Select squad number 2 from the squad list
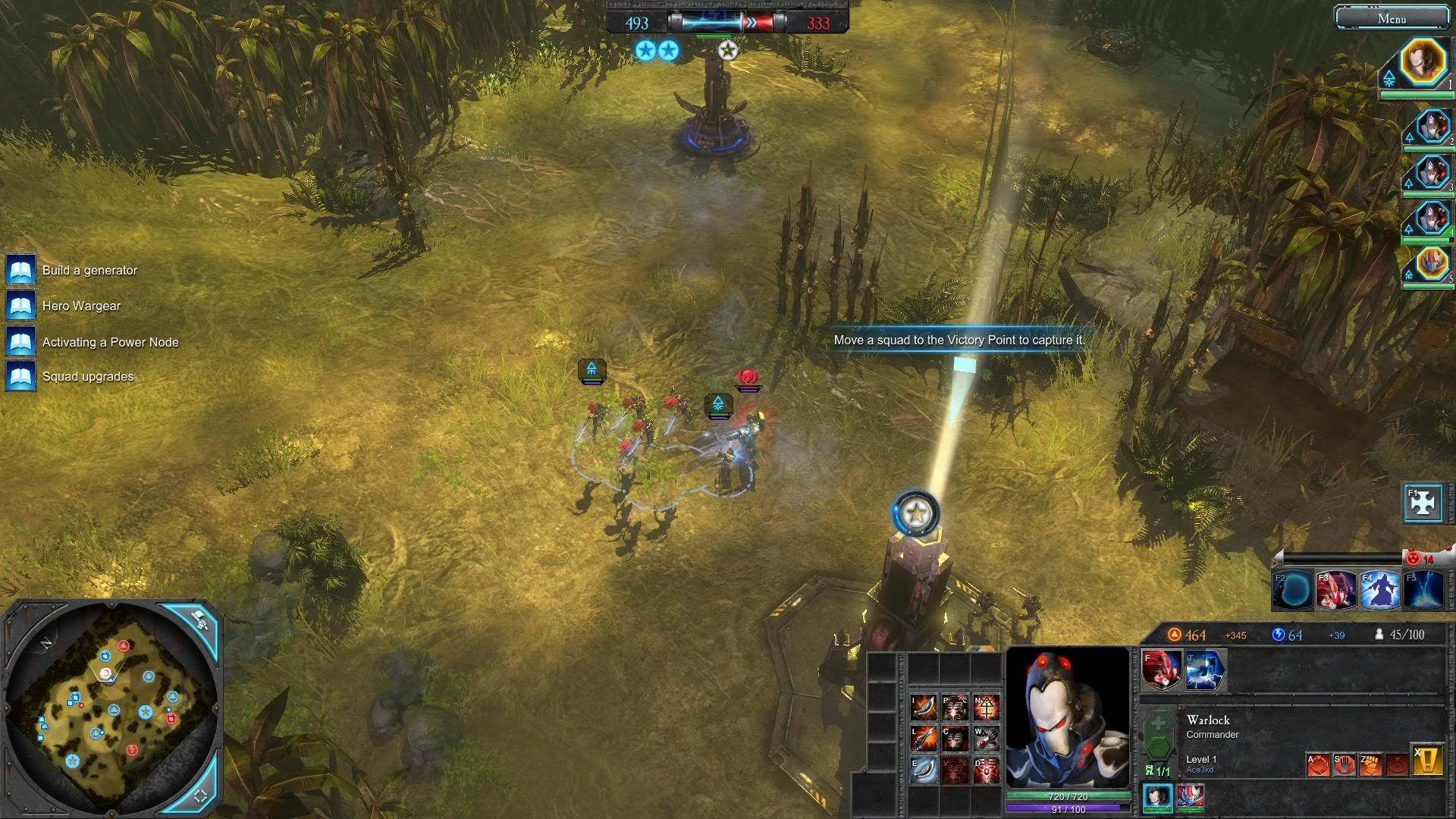Screen dimensions: 1456x819 pyautogui.click(x=1432, y=126)
